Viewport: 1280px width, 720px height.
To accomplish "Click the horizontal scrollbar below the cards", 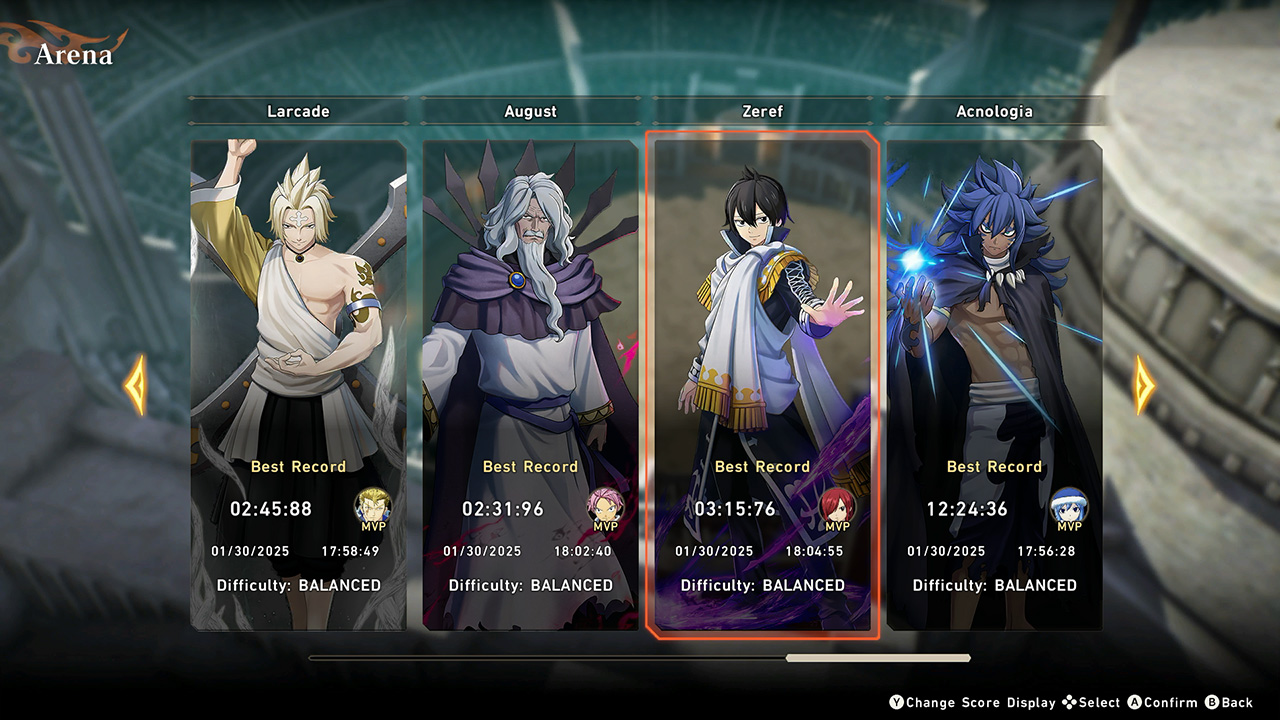I will coord(640,658).
